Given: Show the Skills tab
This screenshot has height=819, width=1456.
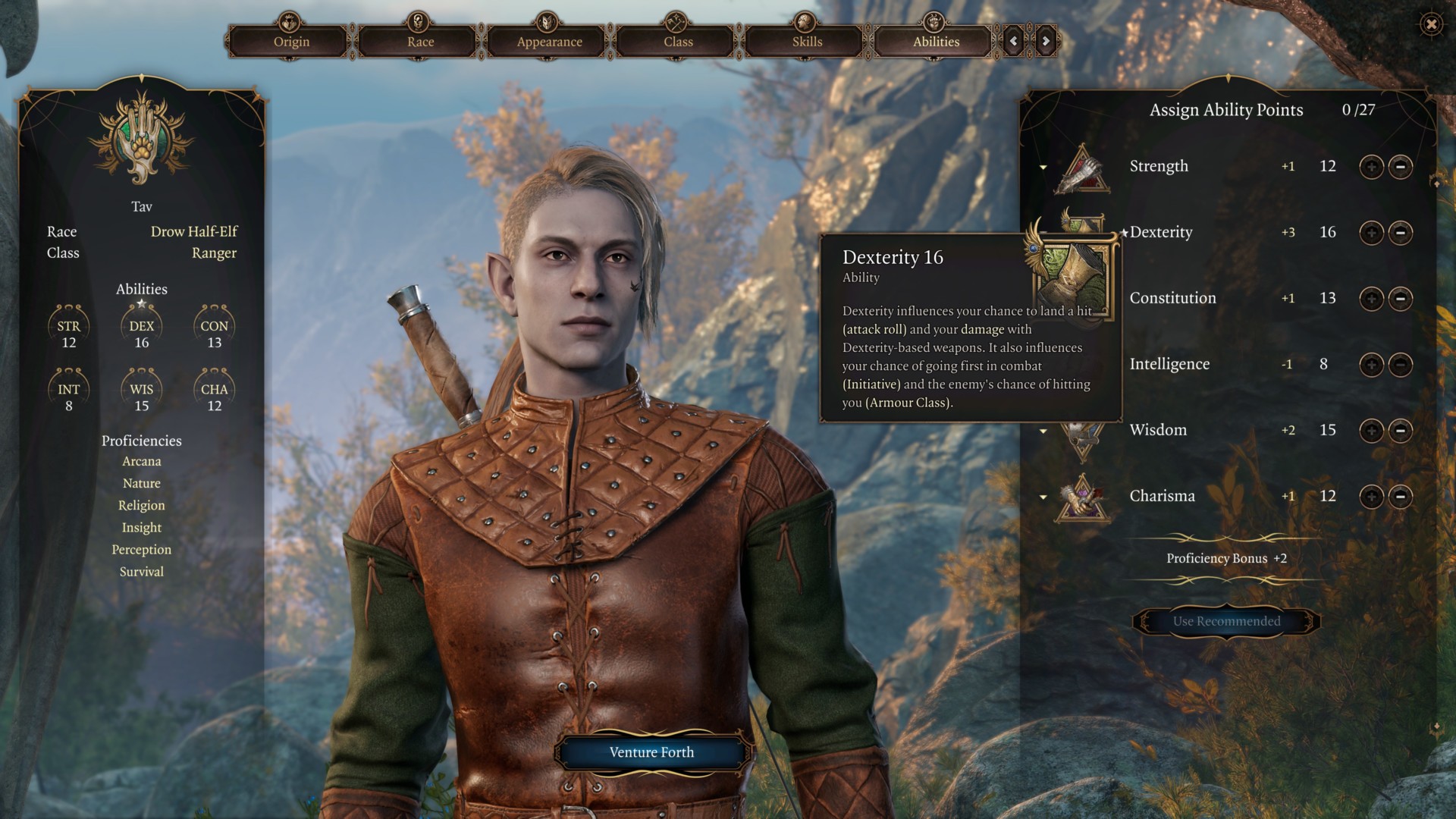Looking at the screenshot, I should click(807, 42).
